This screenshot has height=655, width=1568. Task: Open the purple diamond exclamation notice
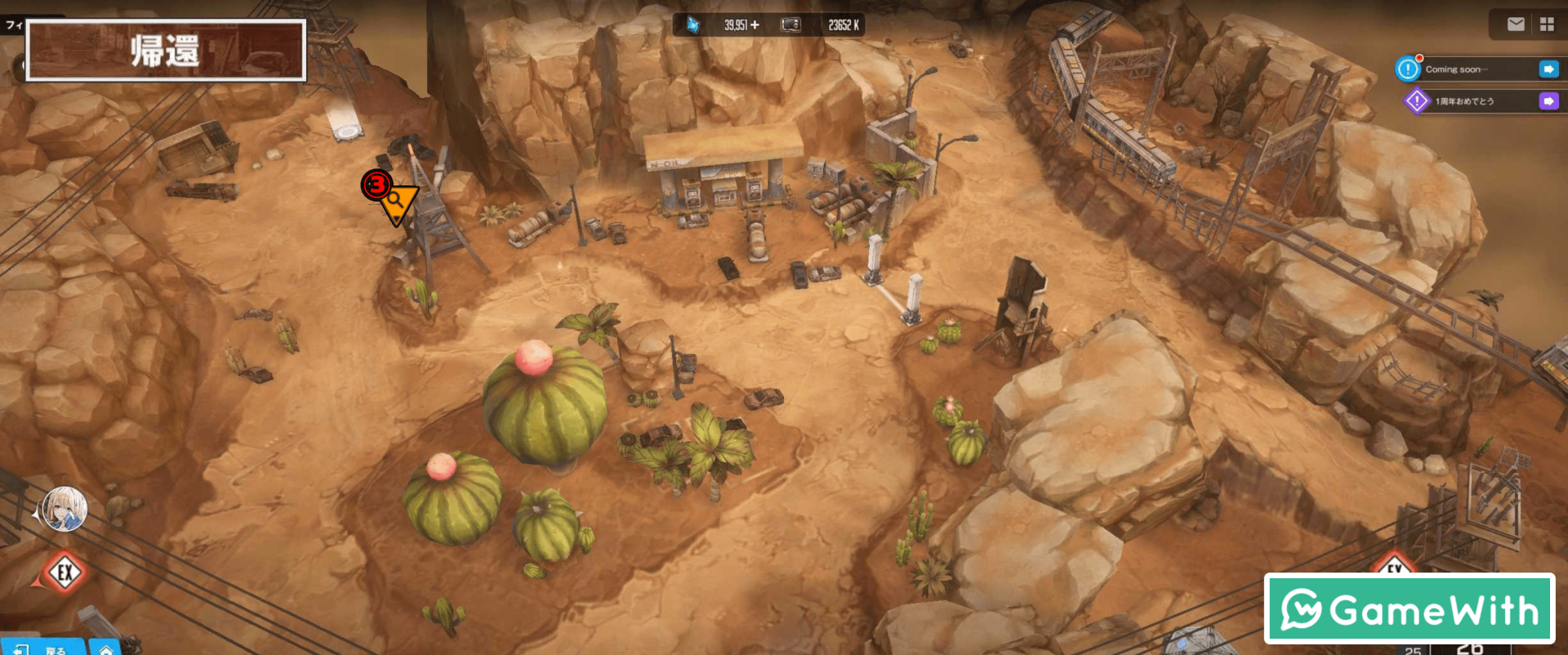click(x=1417, y=101)
